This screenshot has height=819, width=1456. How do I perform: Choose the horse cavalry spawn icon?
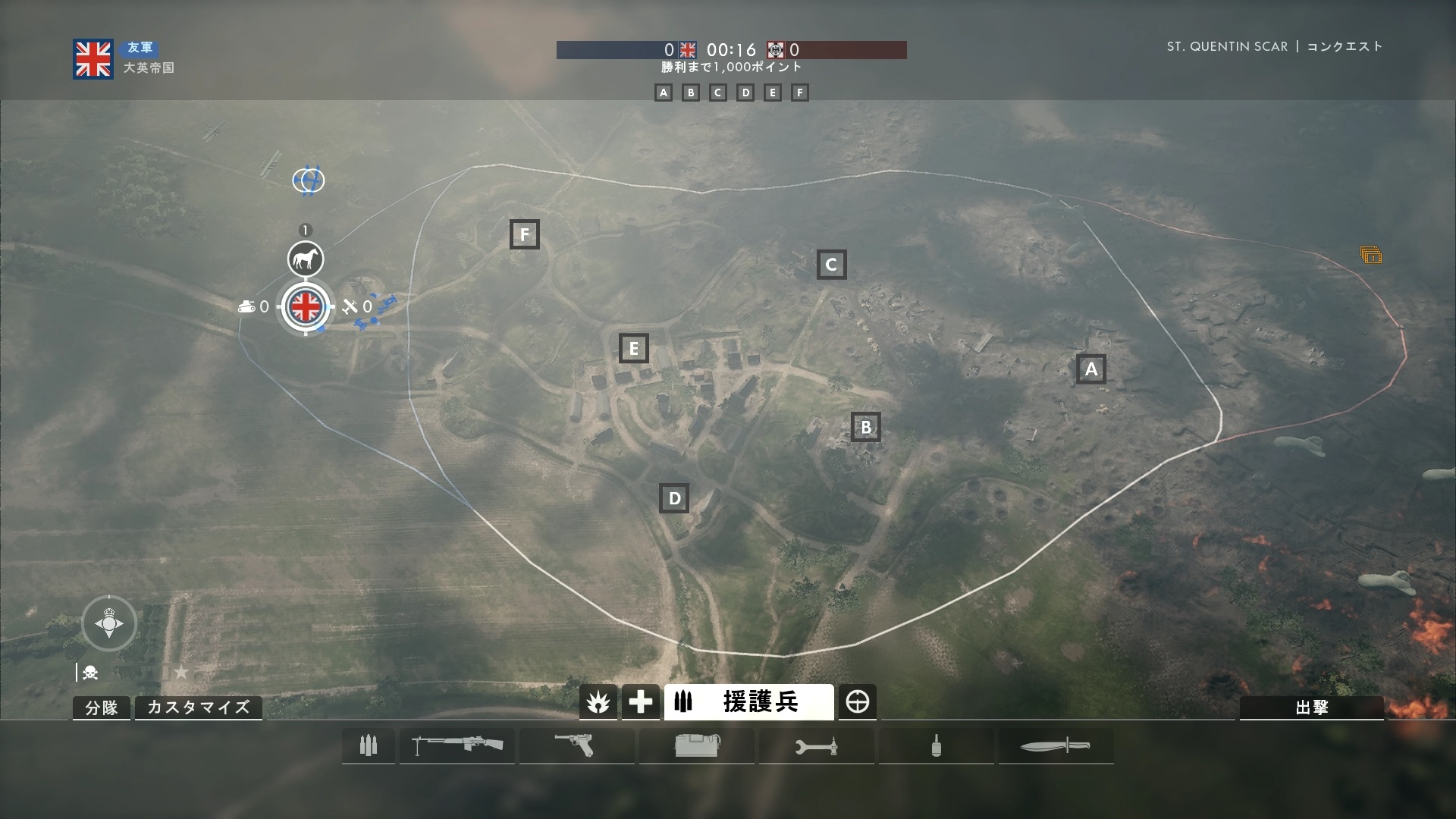click(306, 259)
